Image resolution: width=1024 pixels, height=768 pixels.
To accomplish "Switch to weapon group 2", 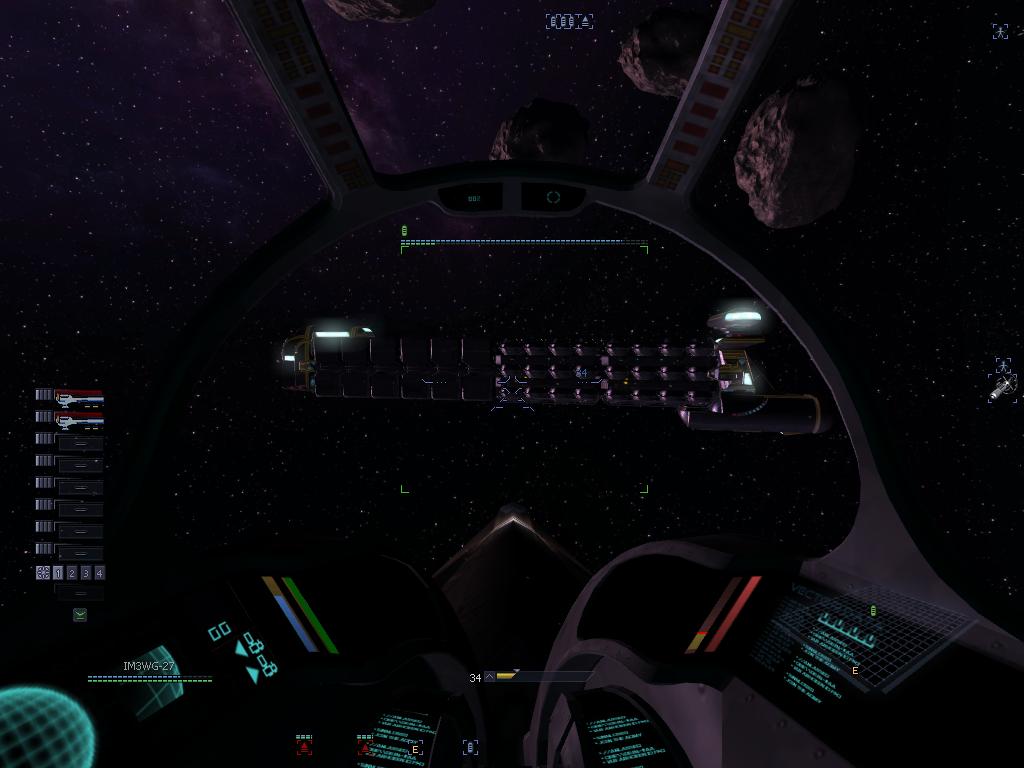I will point(72,573).
